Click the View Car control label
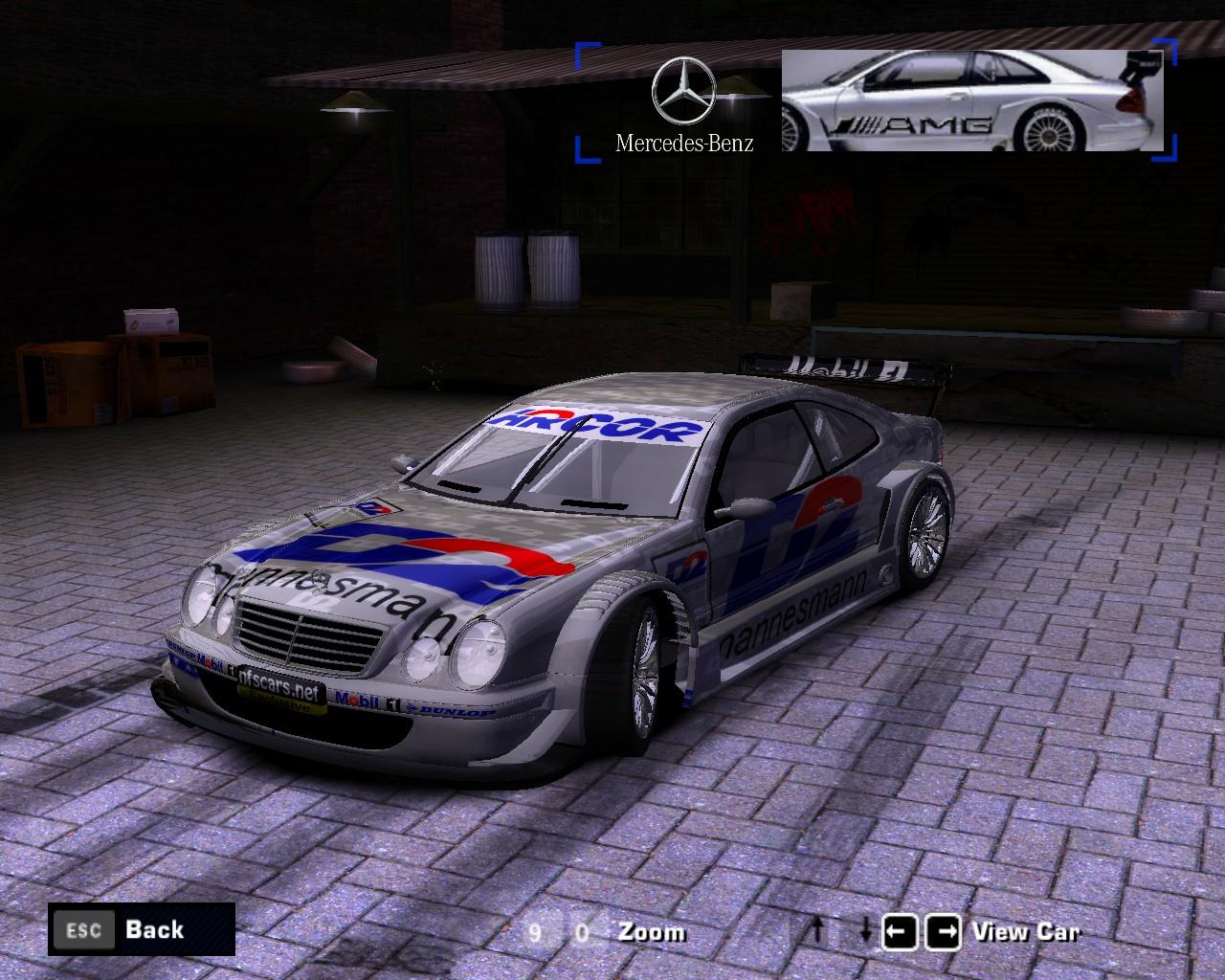1225x980 pixels. coord(1025,931)
